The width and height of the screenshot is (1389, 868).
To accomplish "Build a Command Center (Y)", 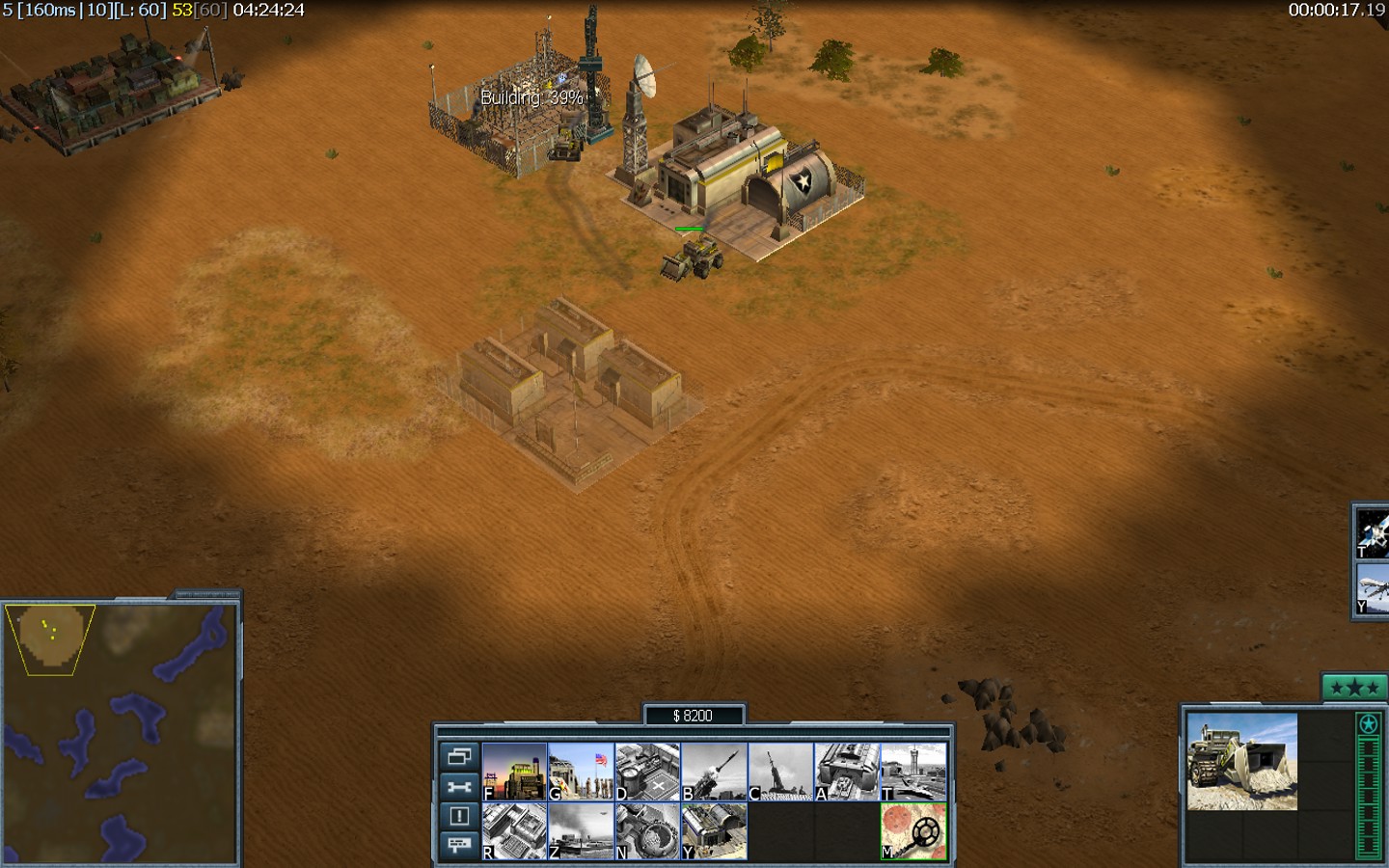I will 714,830.
